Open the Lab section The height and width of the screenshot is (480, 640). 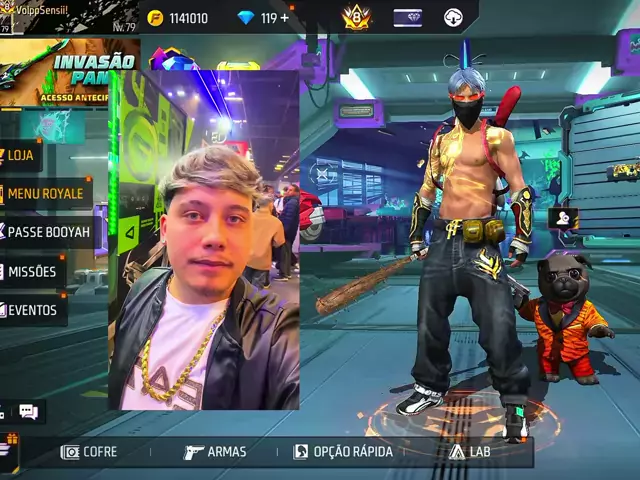470,452
